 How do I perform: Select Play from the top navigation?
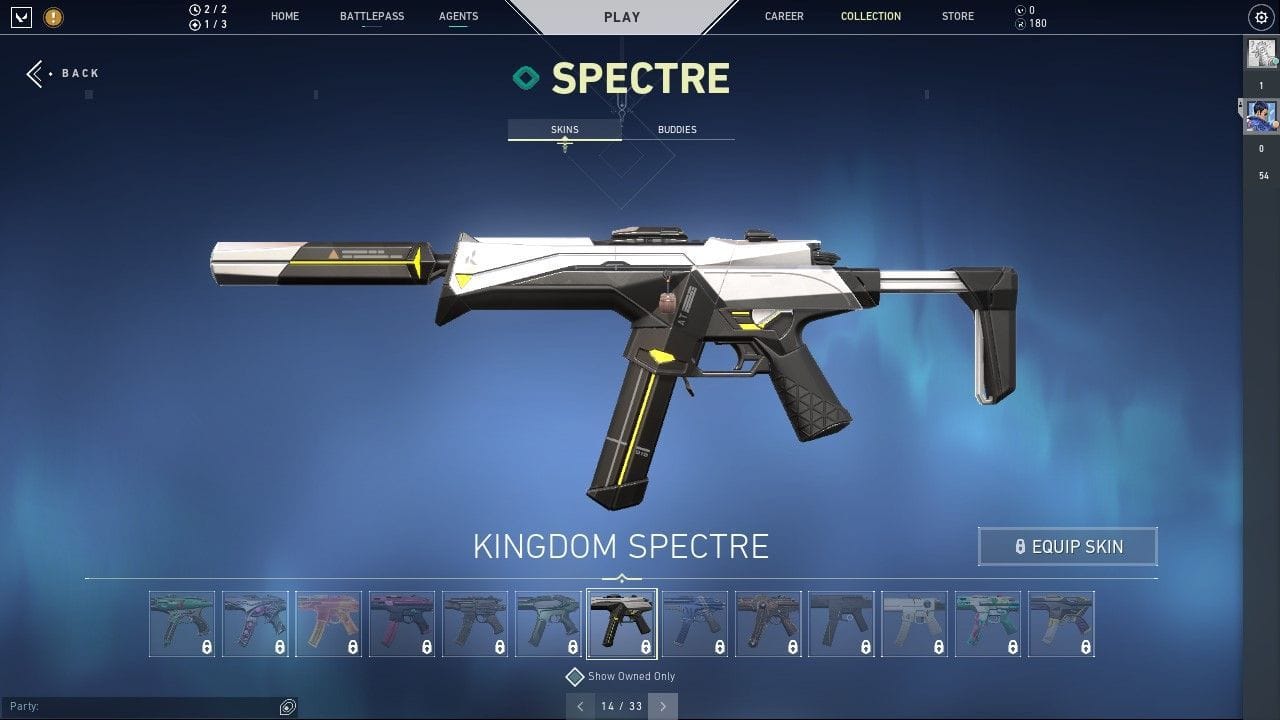point(621,16)
